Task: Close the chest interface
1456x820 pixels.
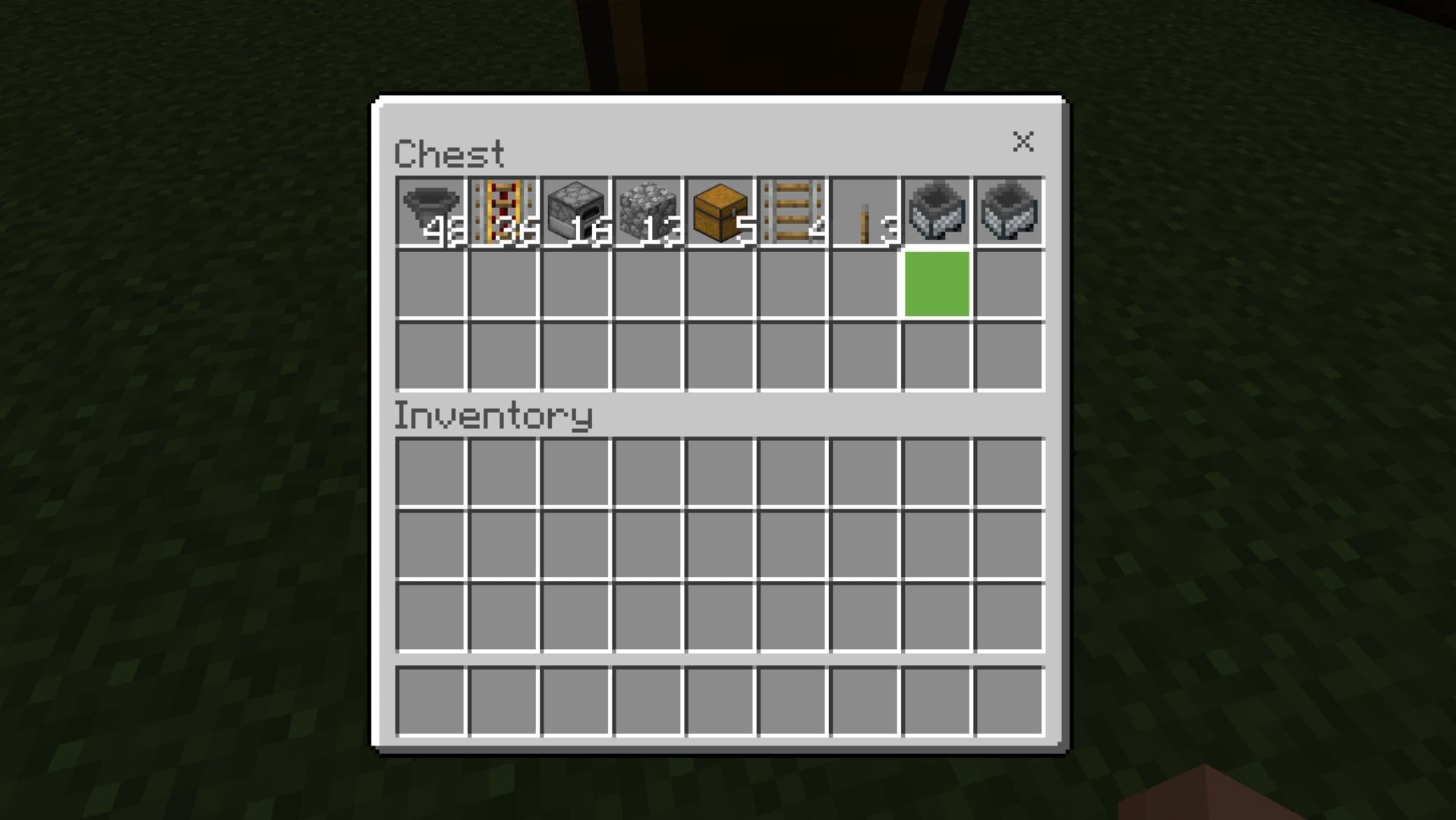Action: point(1024,143)
